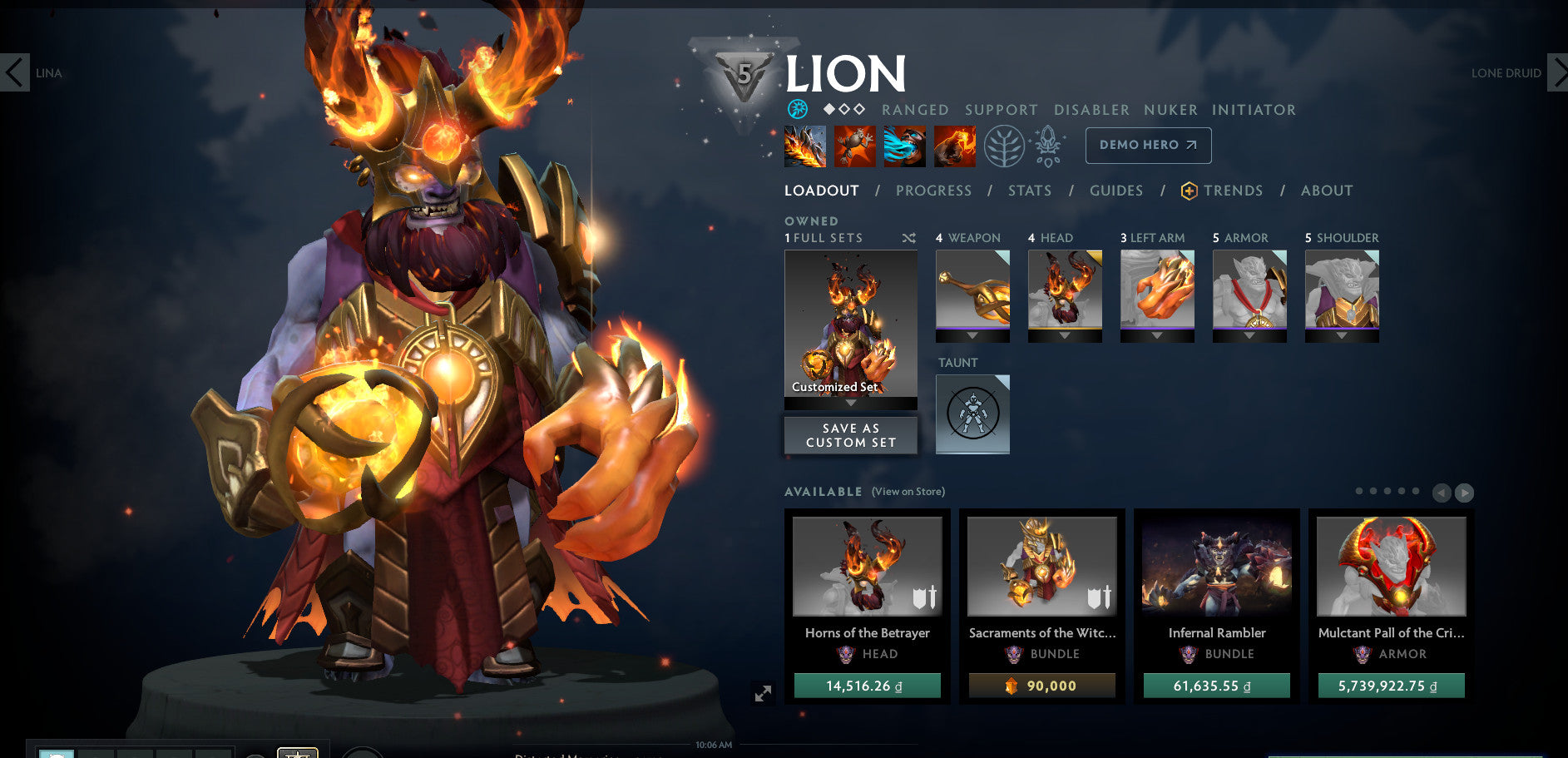Select the Customized Set thumbnail
Screen dimensions: 1568x758
pos(849,325)
